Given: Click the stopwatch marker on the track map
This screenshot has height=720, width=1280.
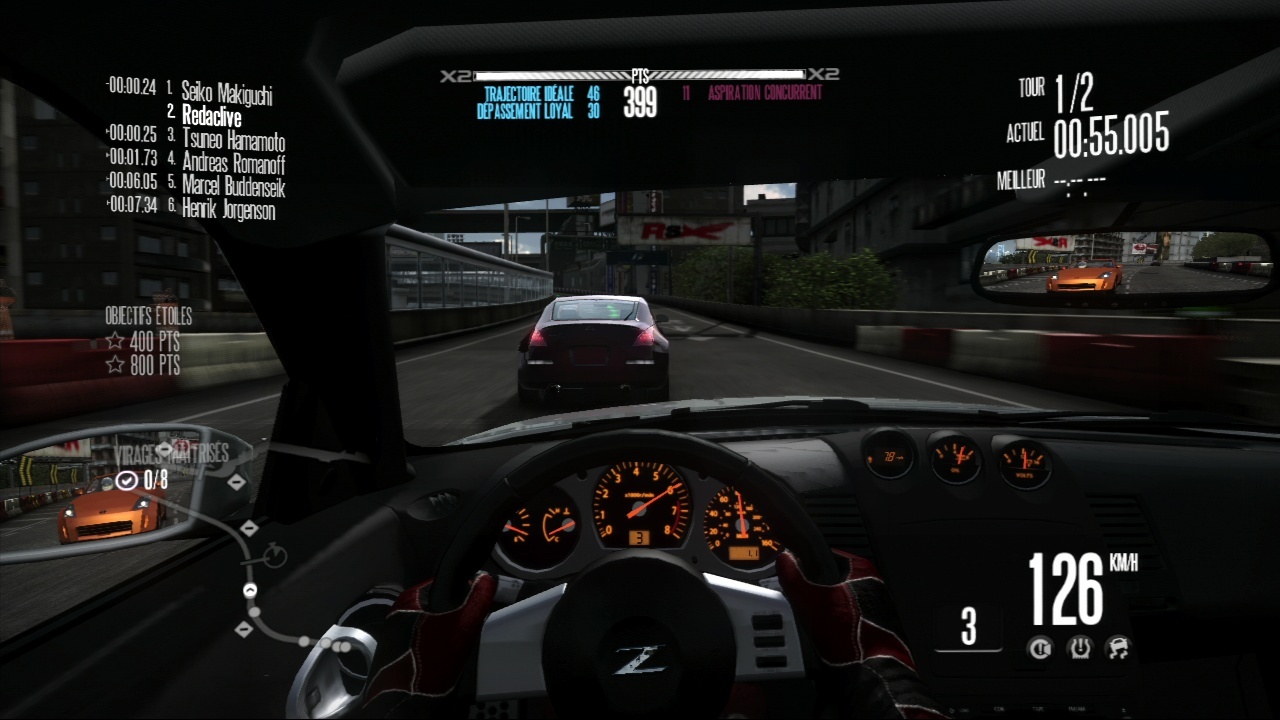Looking at the screenshot, I should point(275,554).
